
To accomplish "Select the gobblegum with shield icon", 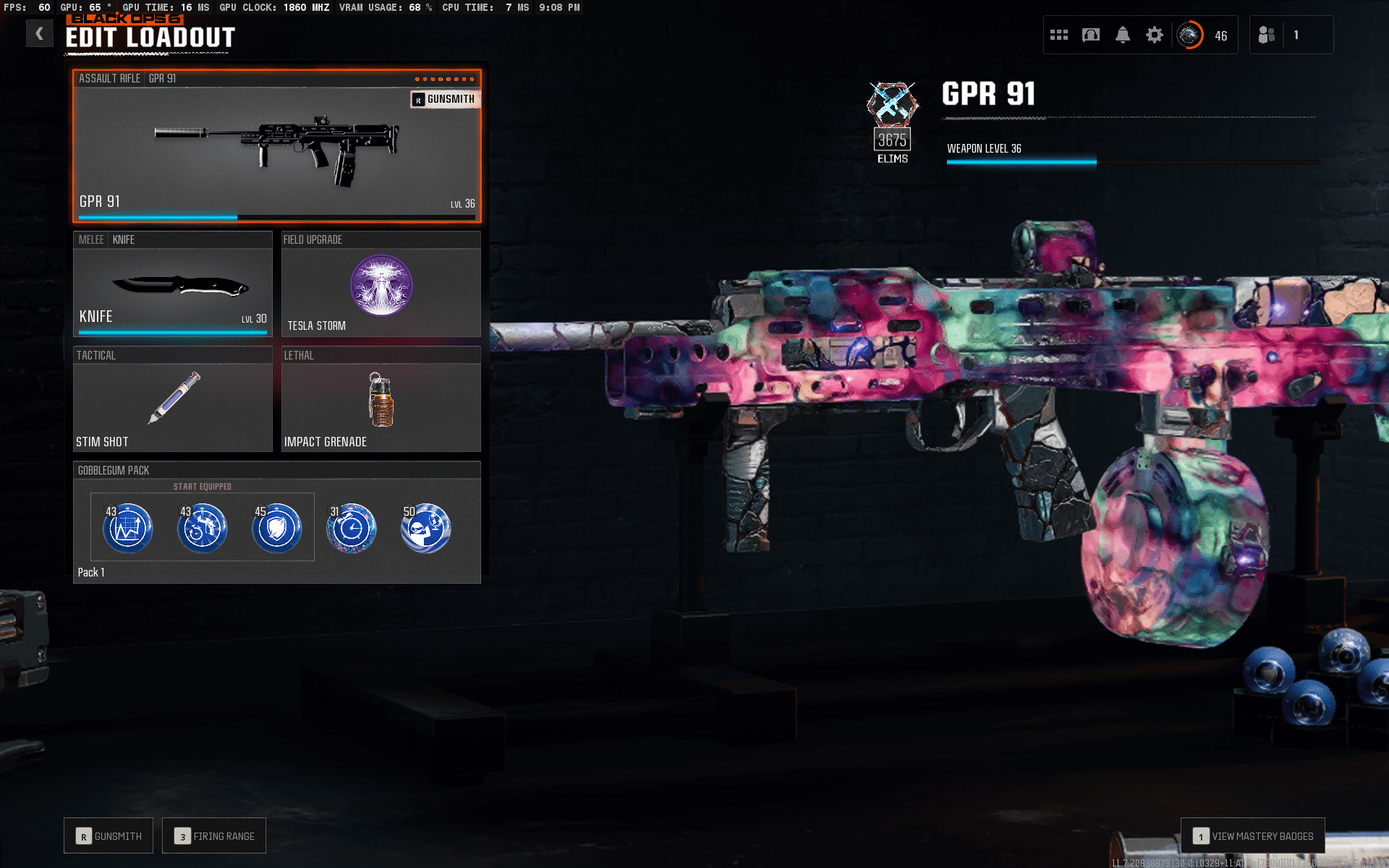I will click(x=276, y=528).
